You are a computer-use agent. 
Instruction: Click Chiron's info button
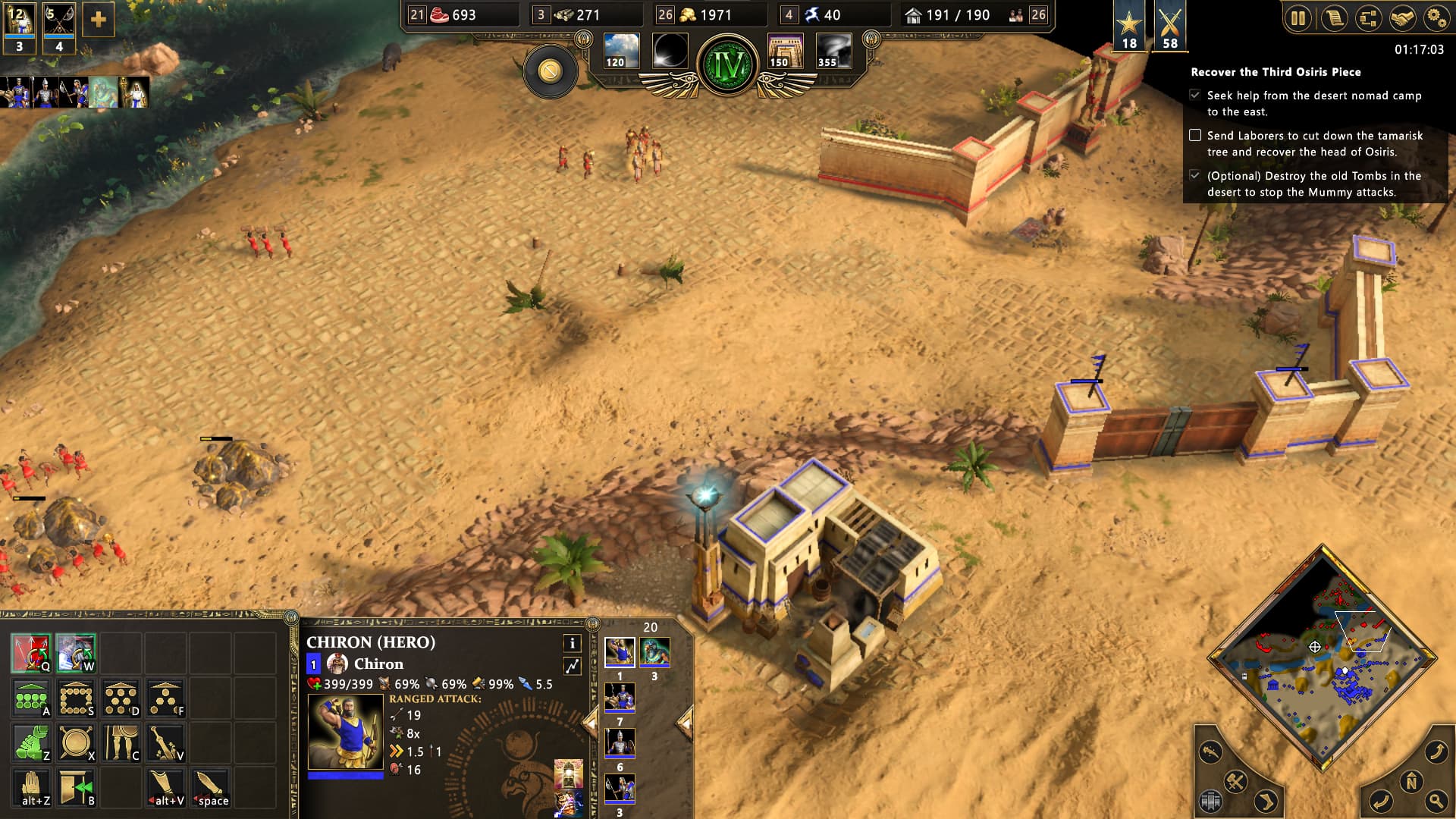coord(571,642)
